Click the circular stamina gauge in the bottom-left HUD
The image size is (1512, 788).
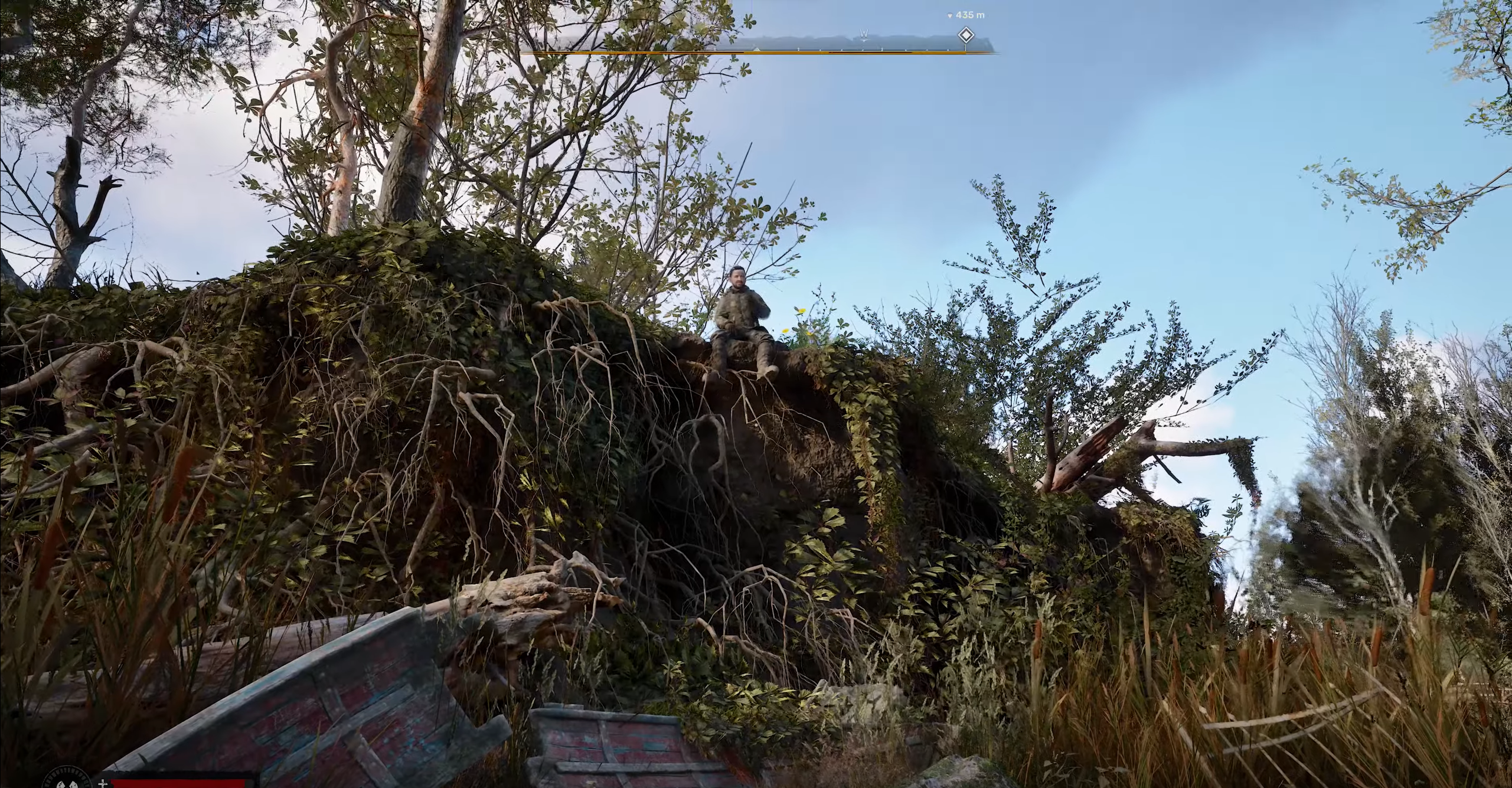coord(67,784)
